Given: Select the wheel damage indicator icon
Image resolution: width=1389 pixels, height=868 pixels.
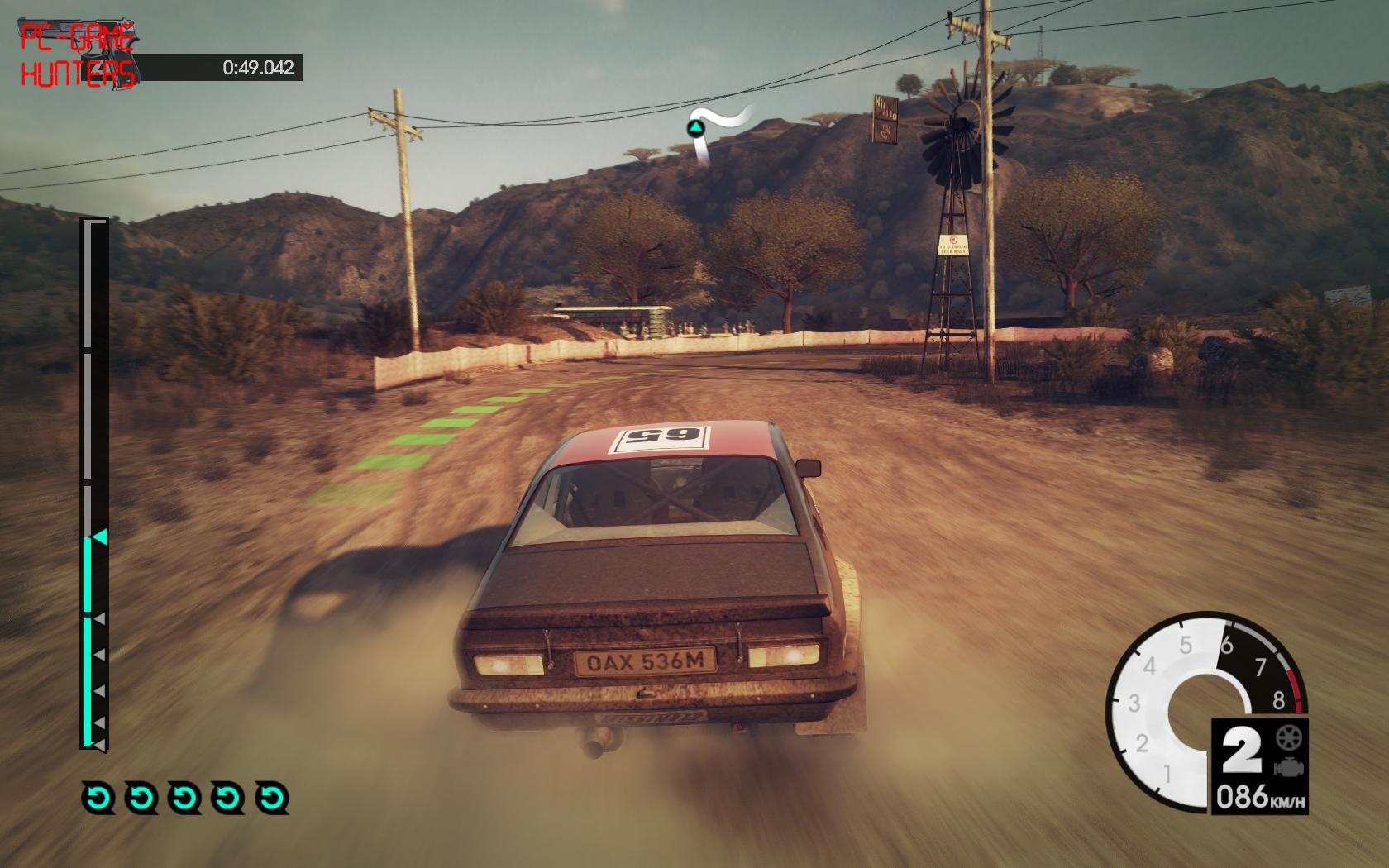Looking at the screenshot, I should pos(1288,737).
